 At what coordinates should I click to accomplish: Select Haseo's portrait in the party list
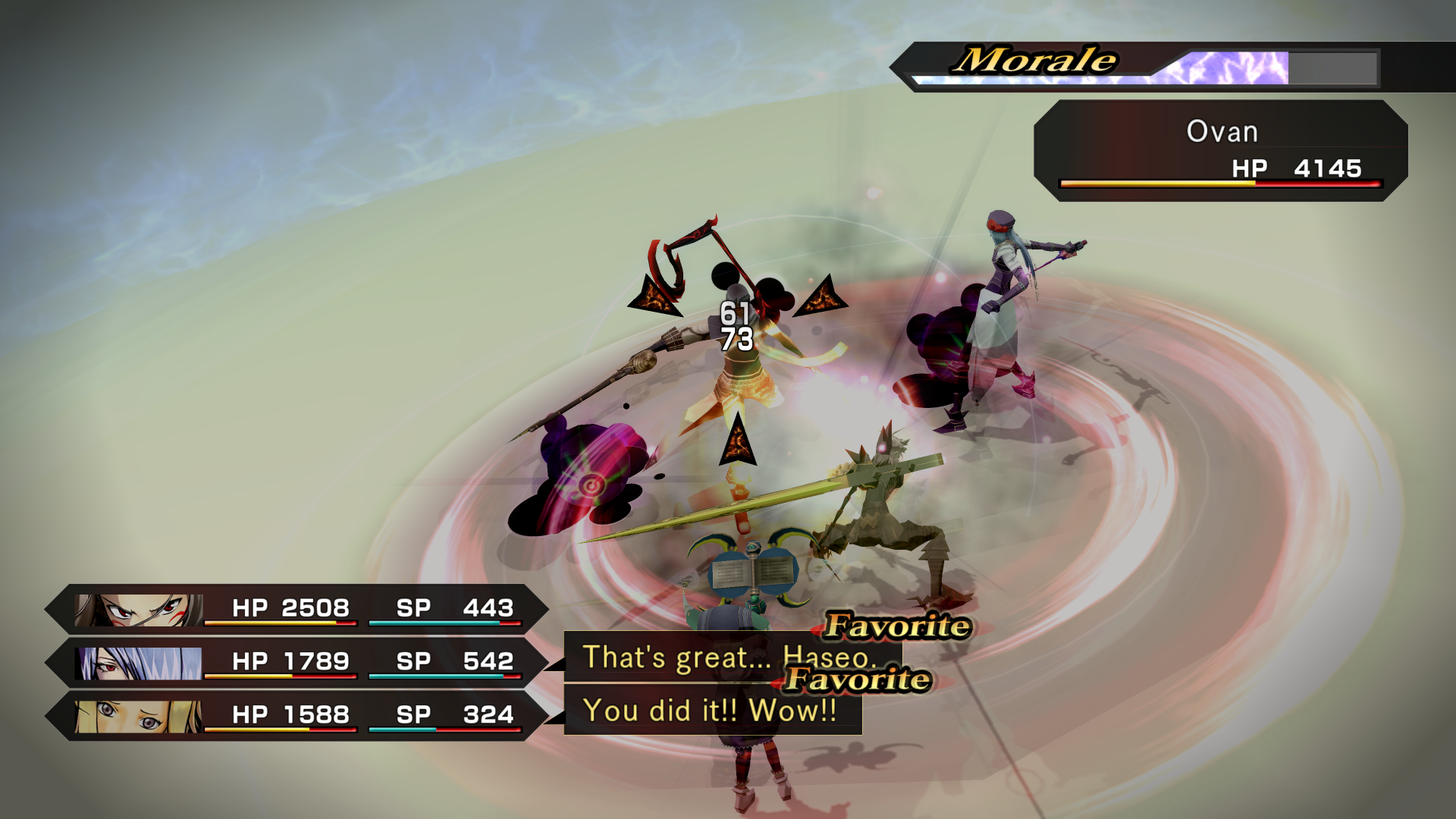(x=140, y=610)
